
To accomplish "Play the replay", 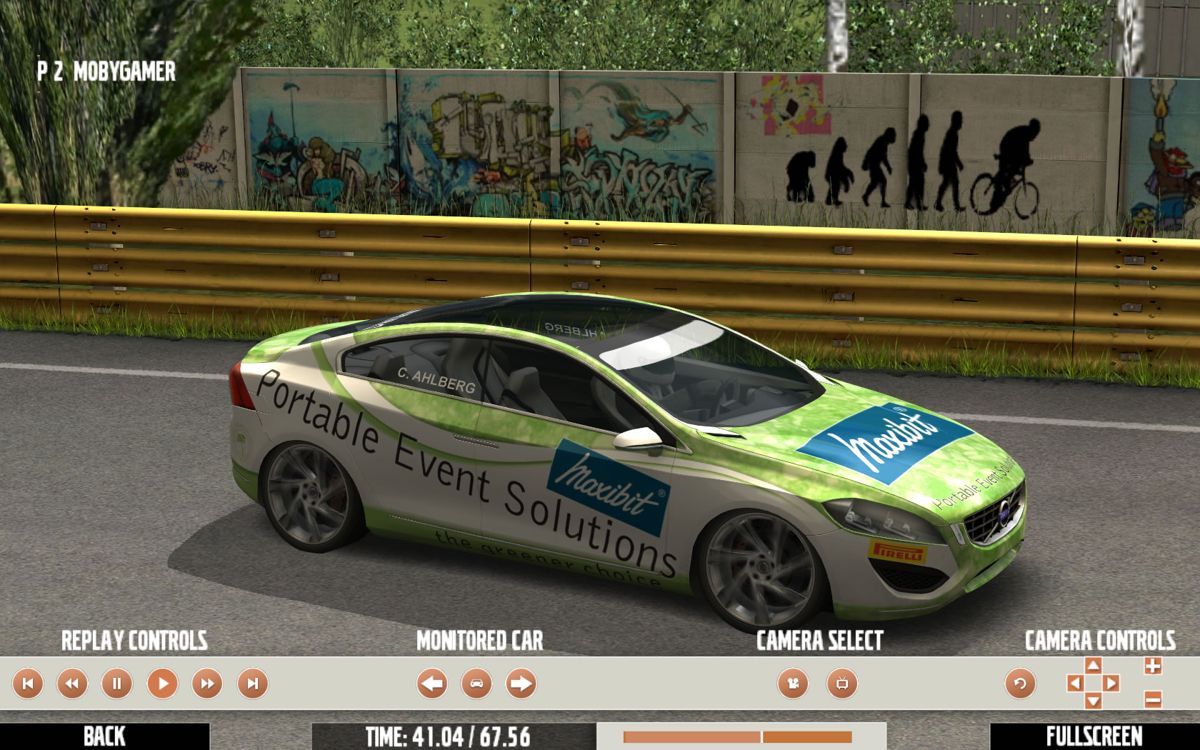I will coord(162,684).
